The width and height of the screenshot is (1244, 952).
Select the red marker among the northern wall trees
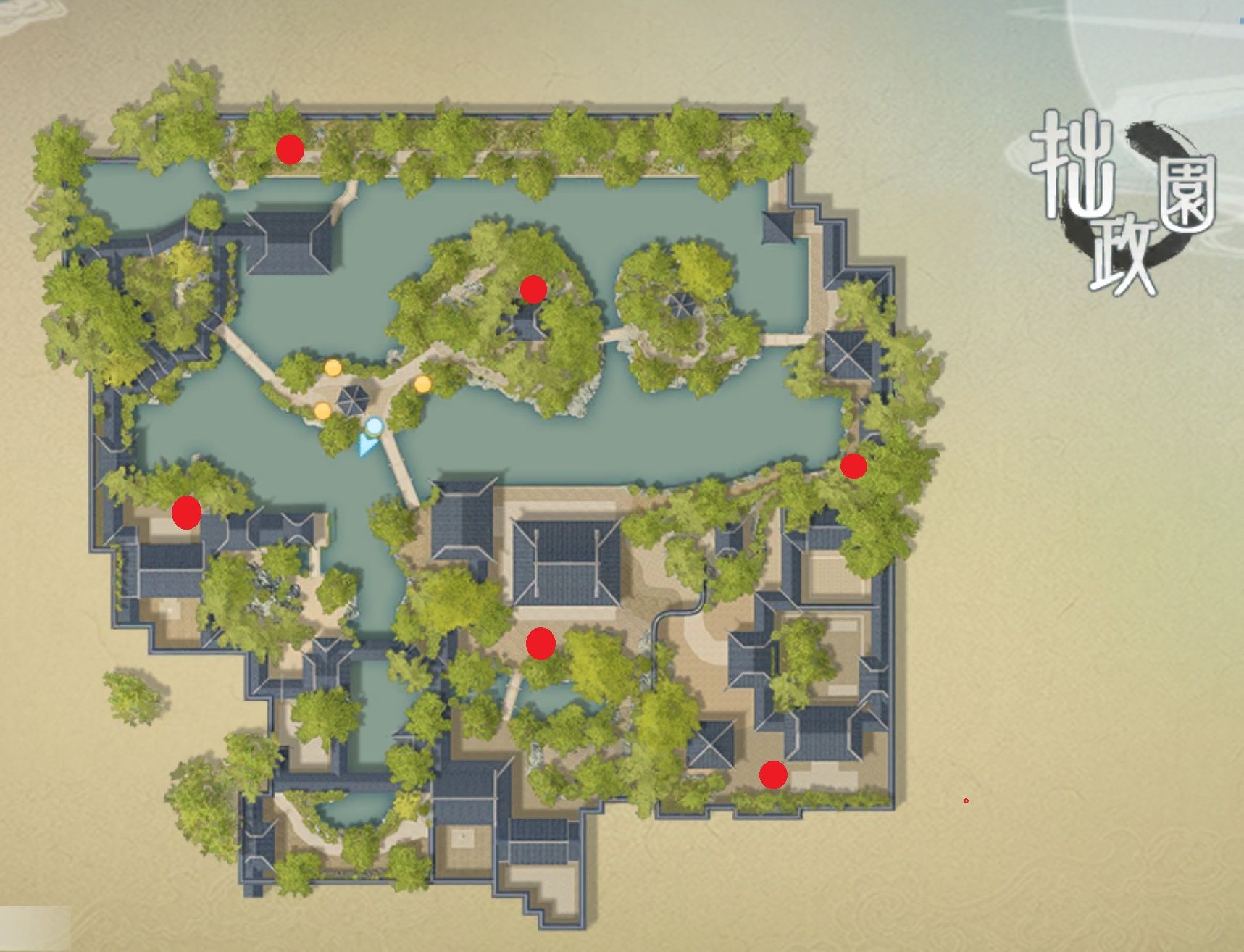pyautogui.click(x=290, y=149)
